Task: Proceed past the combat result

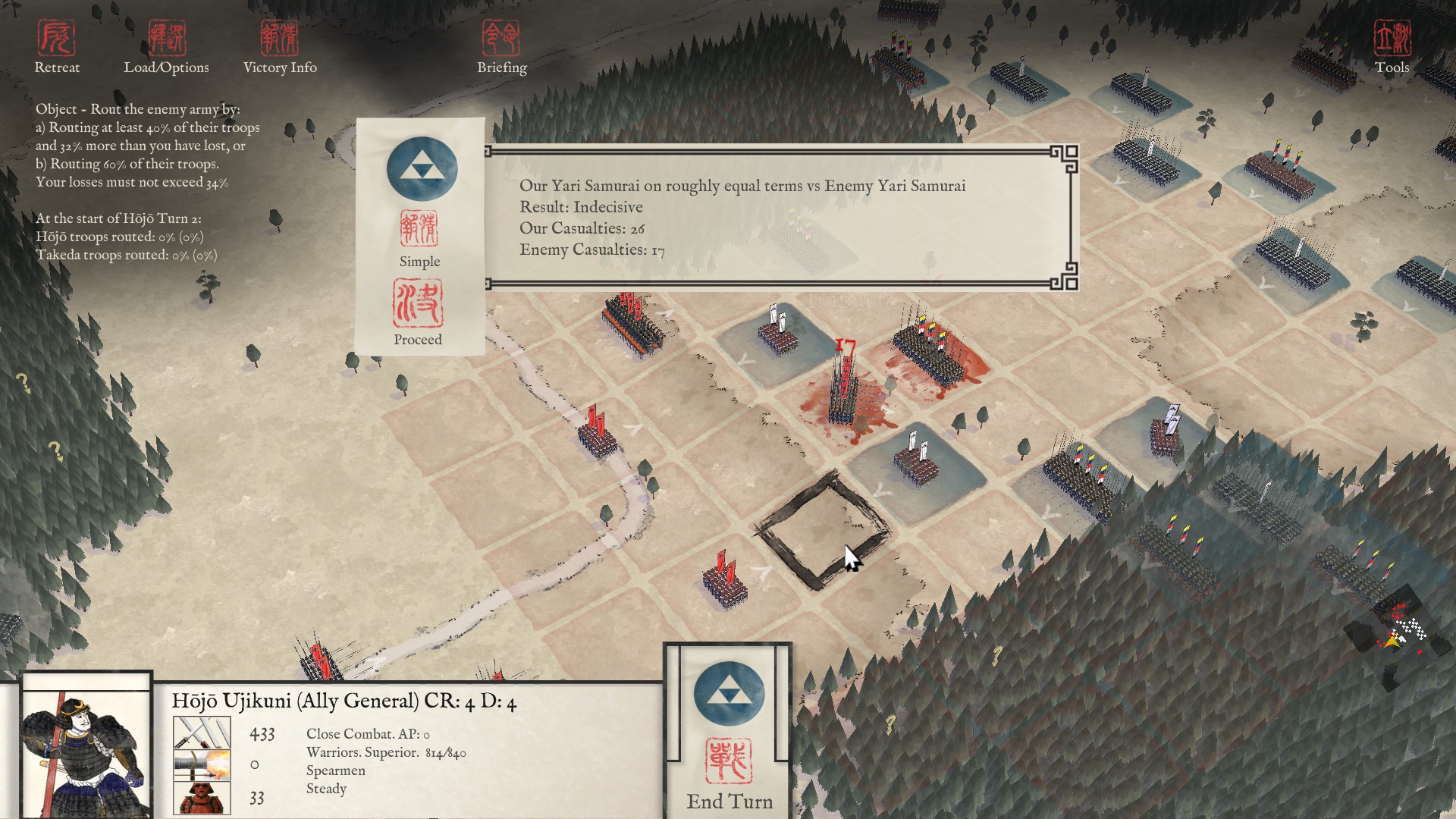Action: tap(418, 312)
